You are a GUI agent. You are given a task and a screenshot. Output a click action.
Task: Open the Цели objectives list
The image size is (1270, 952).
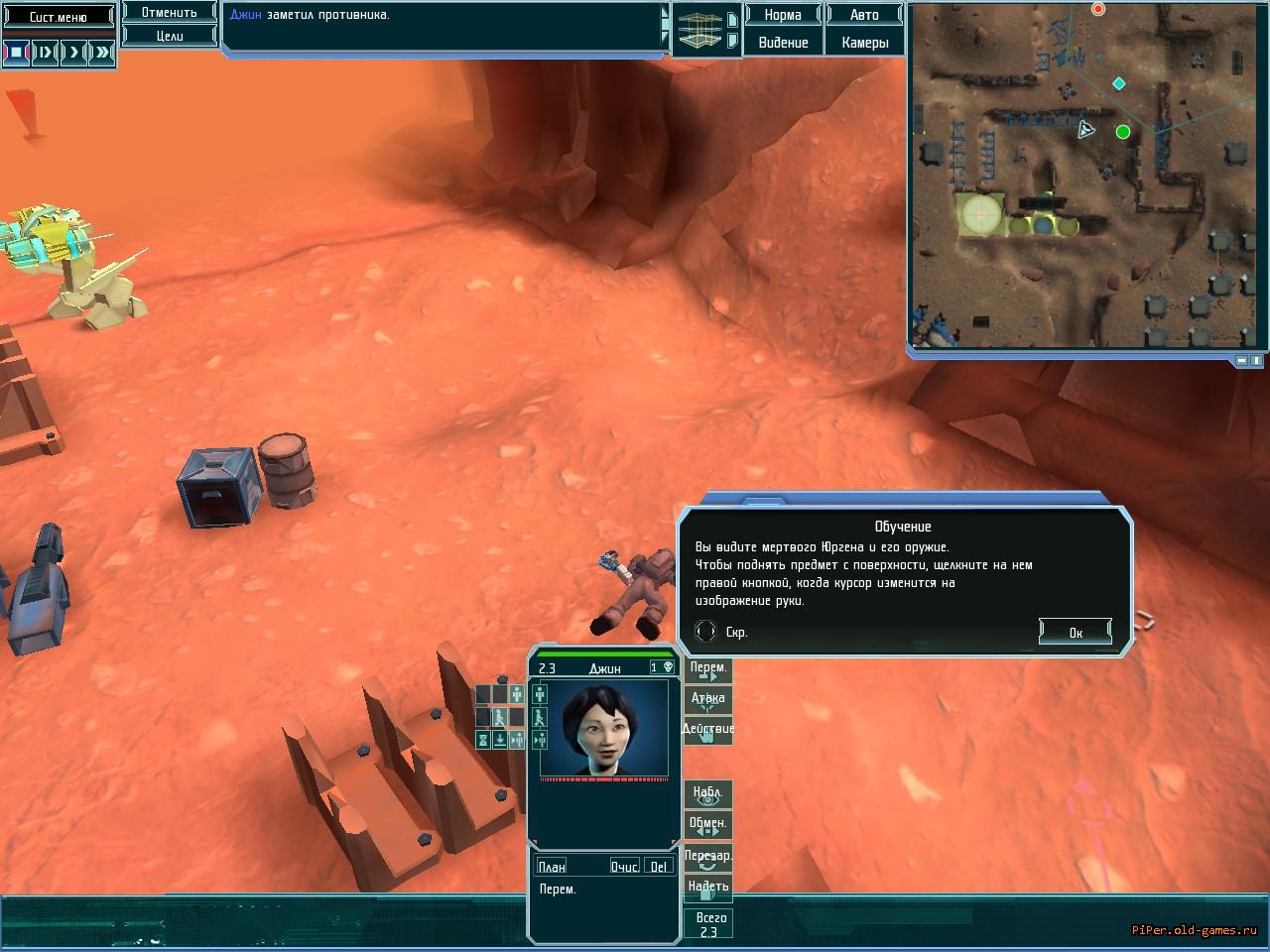(x=170, y=36)
